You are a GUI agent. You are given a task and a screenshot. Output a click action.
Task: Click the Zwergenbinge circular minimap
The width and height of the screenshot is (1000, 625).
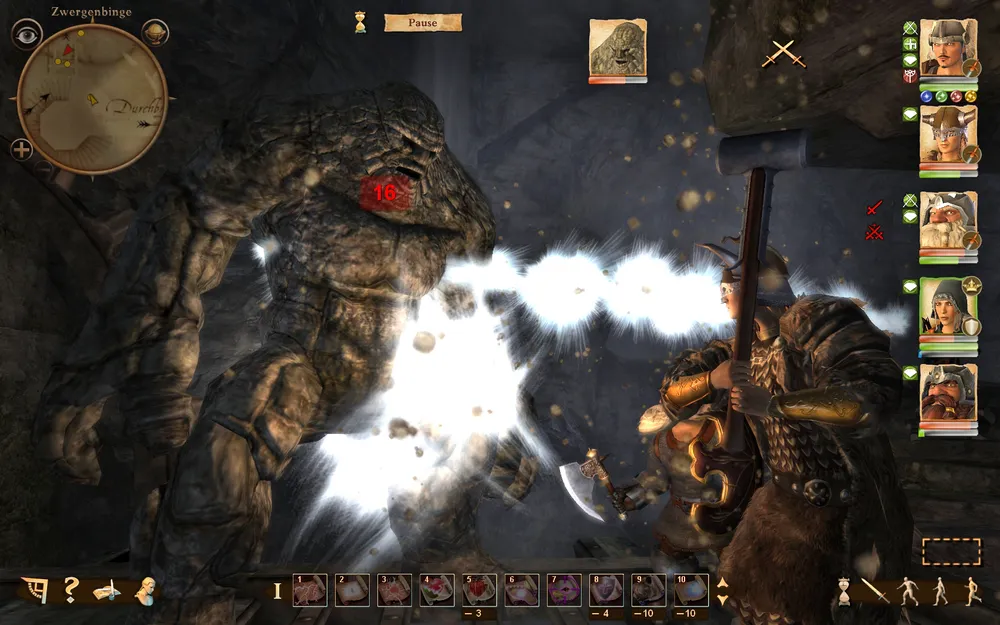[92, 98]
